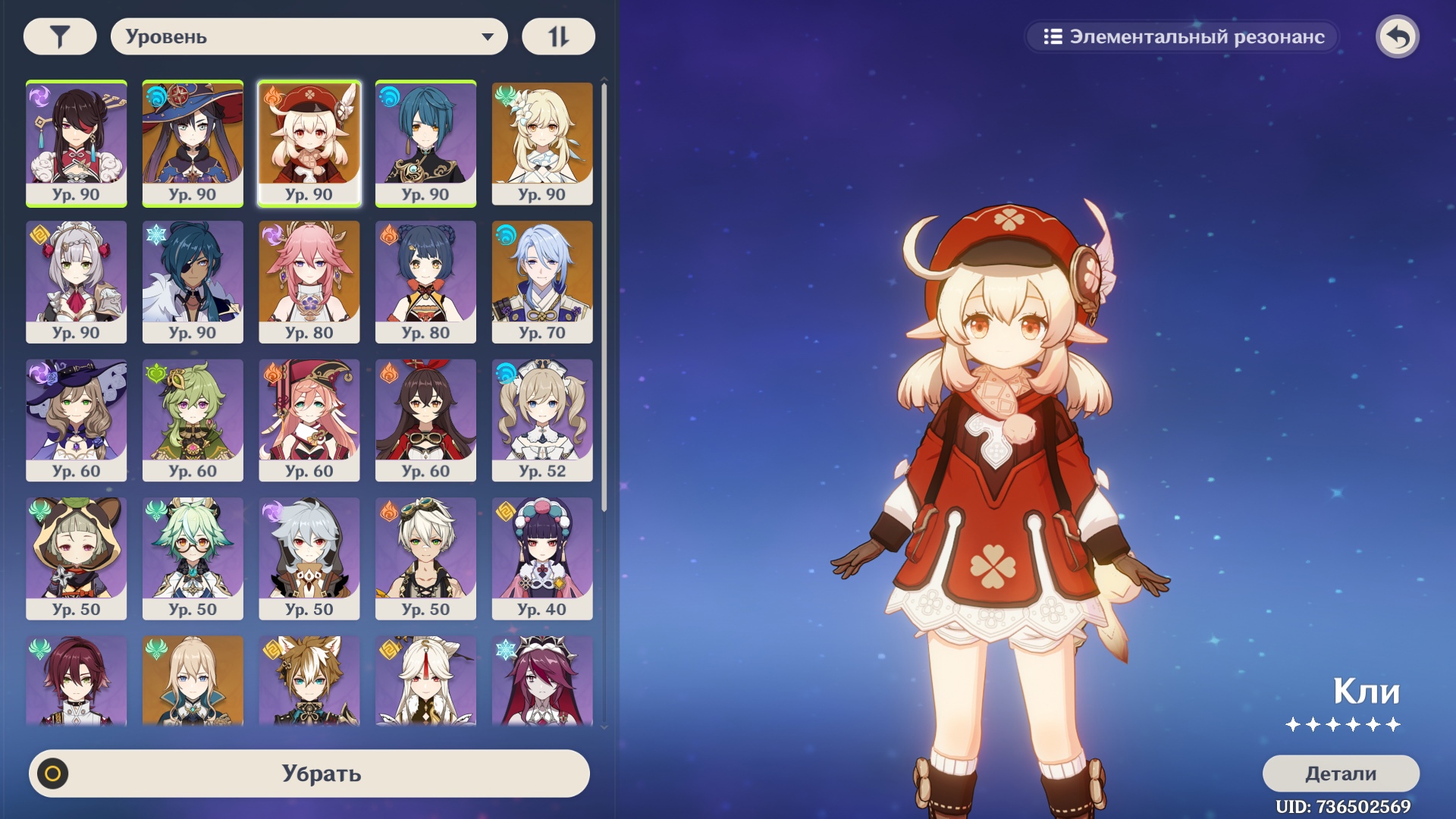
Task: Click the back arrow button
Action: pos(1398,36)
